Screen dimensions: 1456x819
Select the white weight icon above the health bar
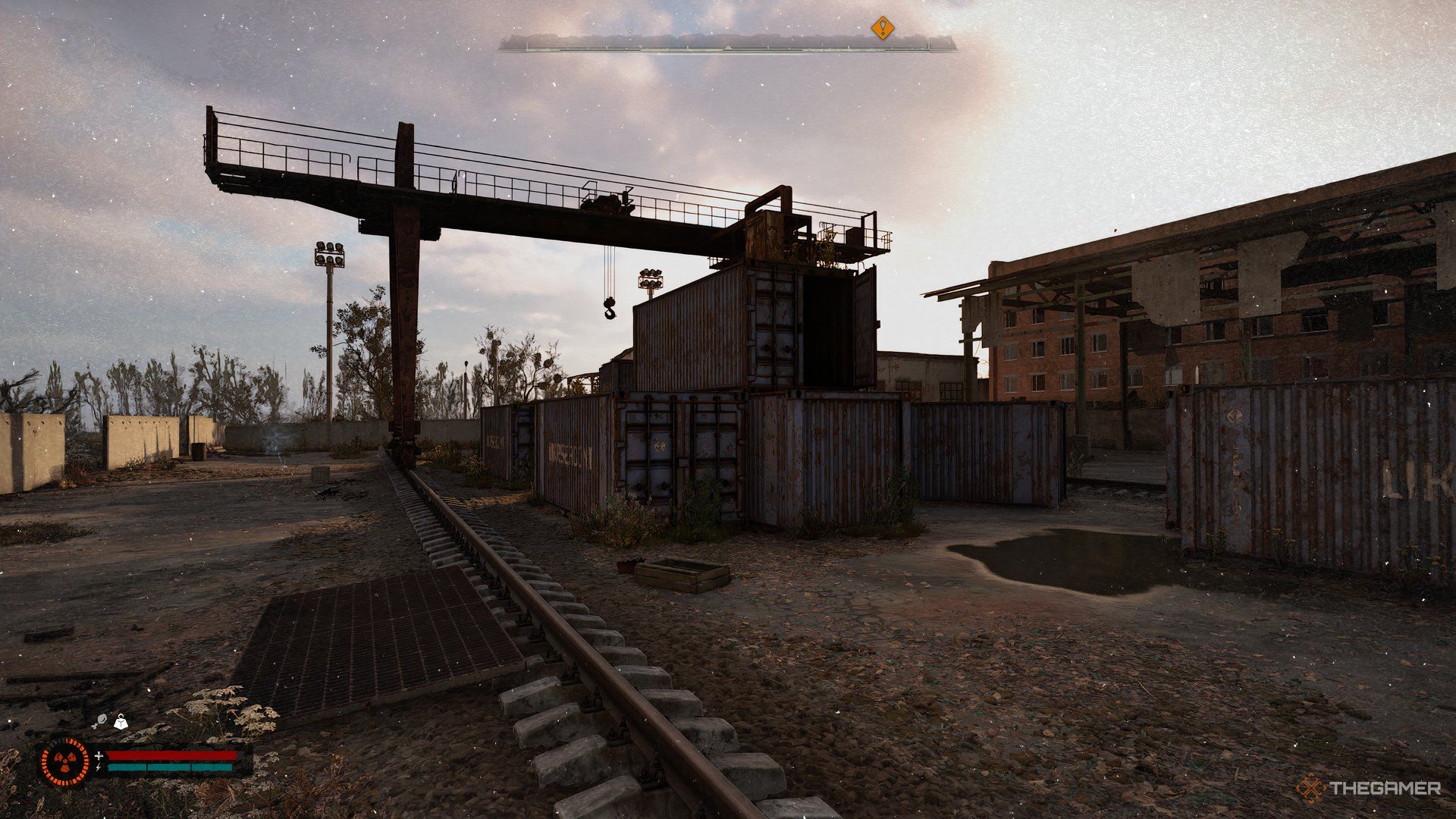pos(121,721)
